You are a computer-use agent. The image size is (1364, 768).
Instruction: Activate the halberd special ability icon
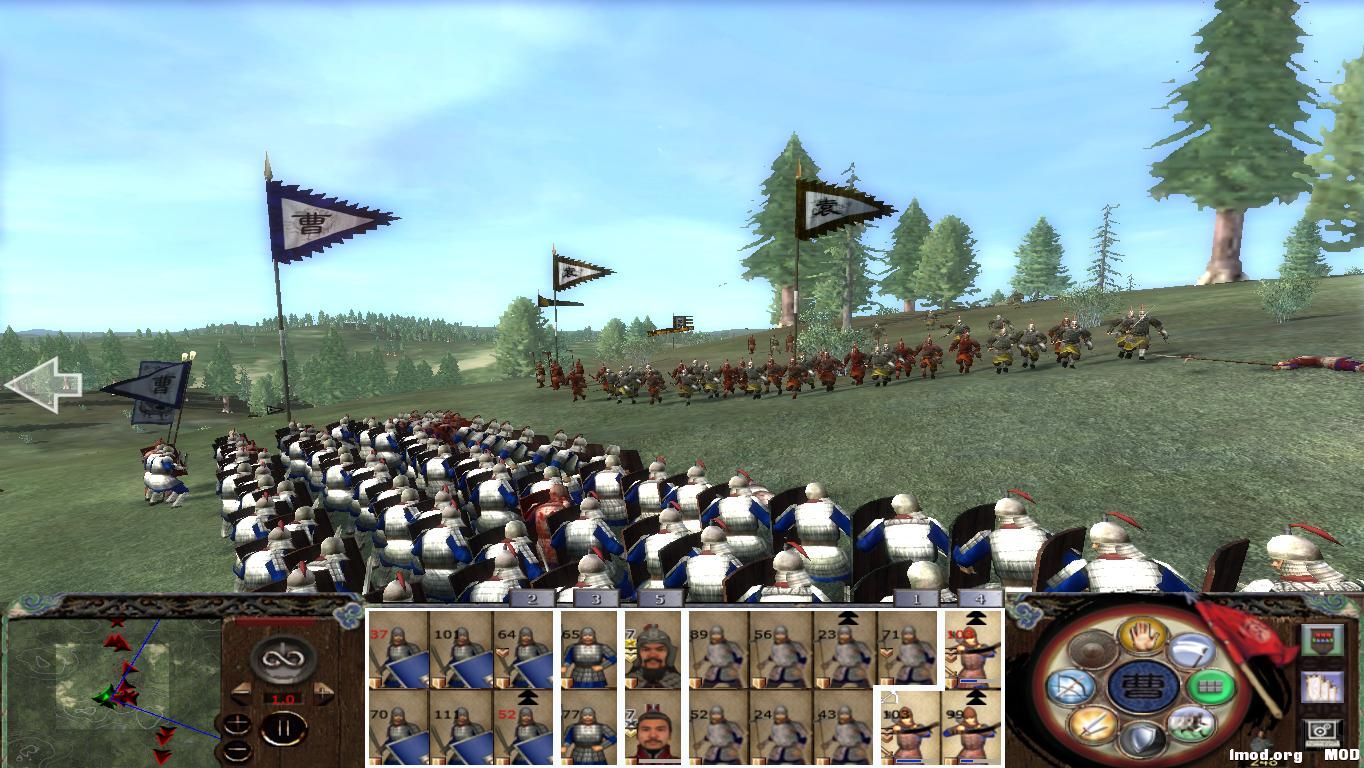pyautogui.click(x=1192, y=649)
